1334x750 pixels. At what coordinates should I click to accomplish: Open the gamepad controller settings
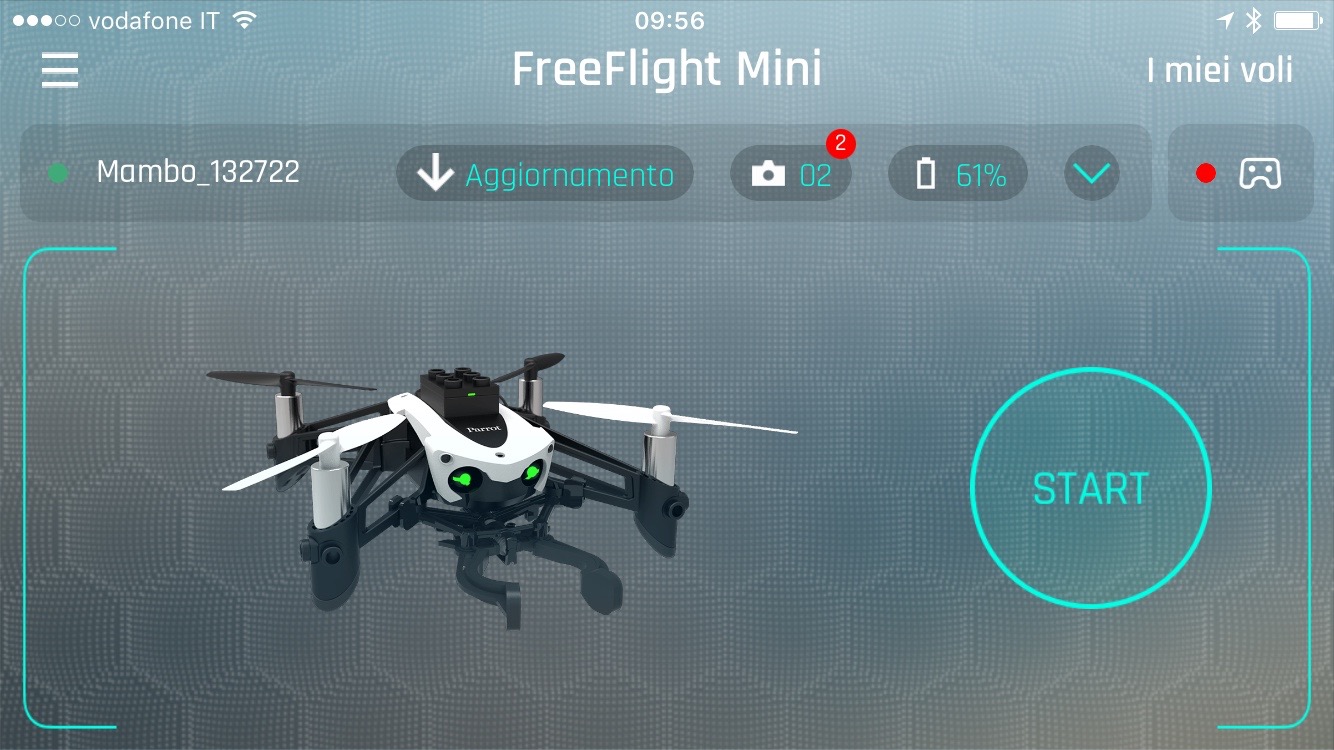[1241, 174]
